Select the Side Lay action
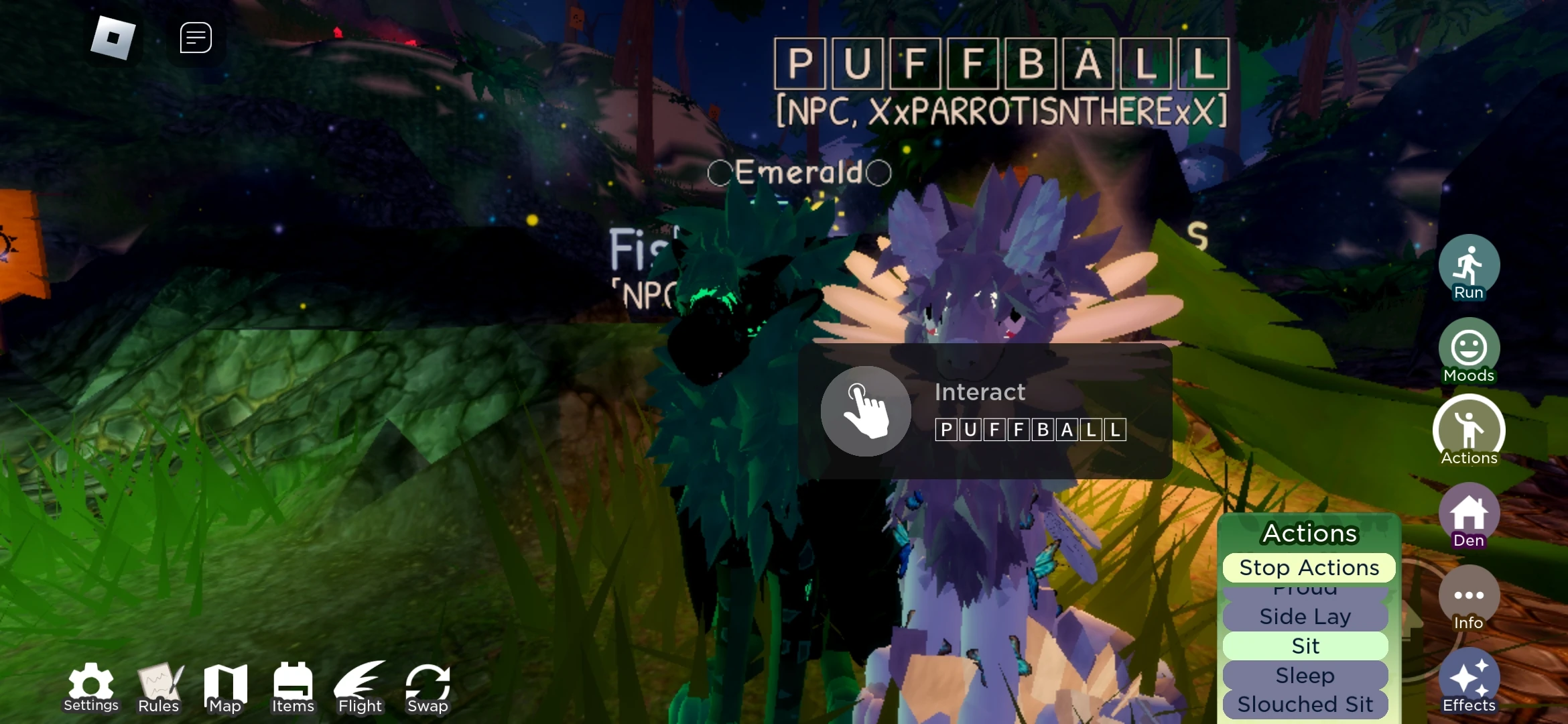The width and height of the screenshot is (1568, 724). click(1305, 615)
